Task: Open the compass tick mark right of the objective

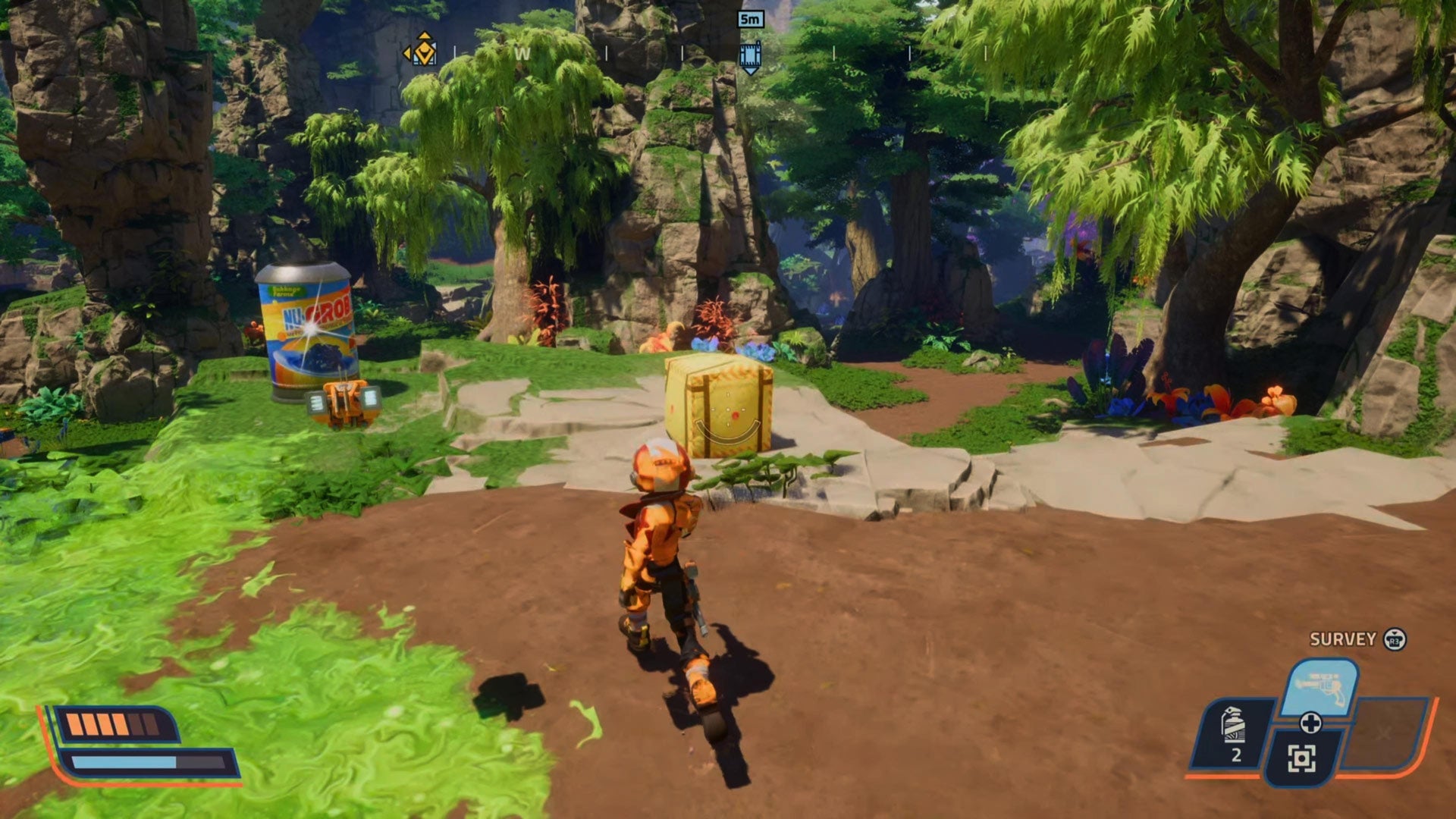Action: point(834,53)
